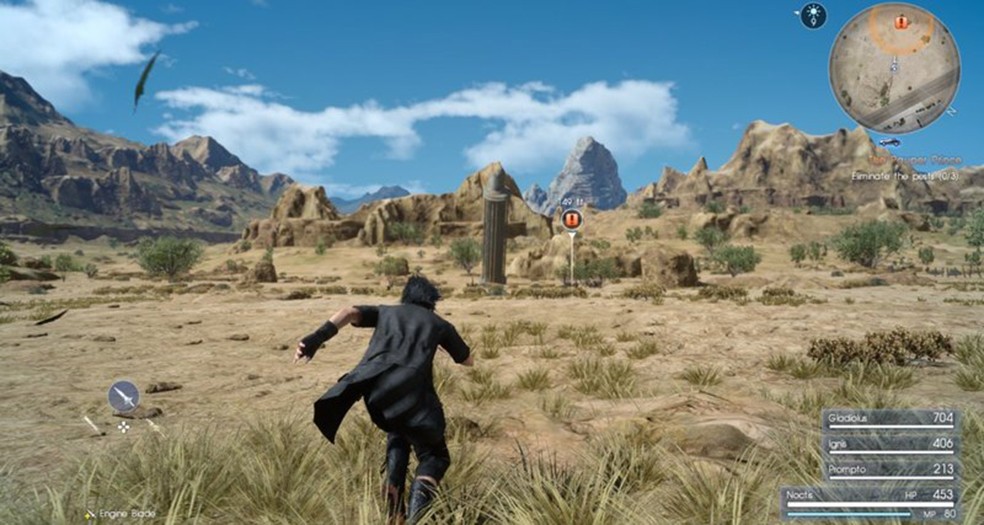The width and height of the screenshot is (984, 525).
Task: Open the circular minimap
Action: click(x=894, y=68)
